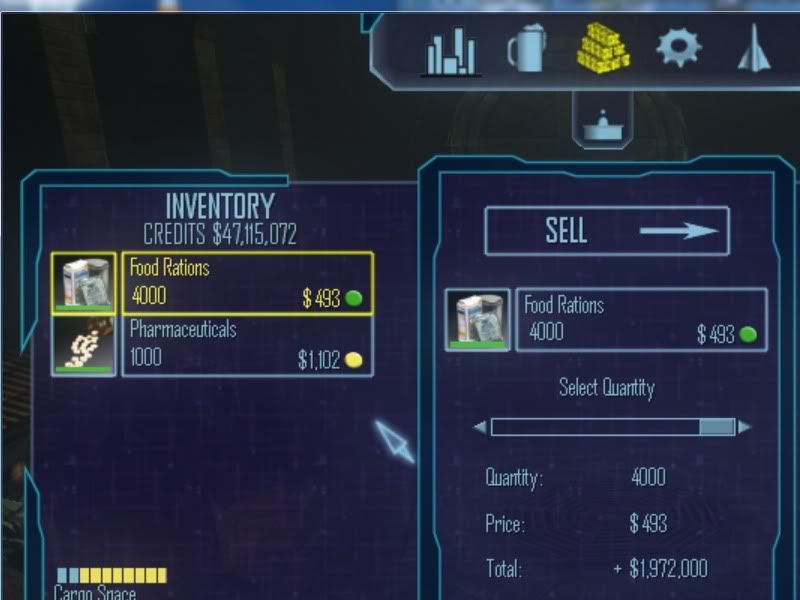Click the SELL button
Screen dimensions: 800x600
607,231
